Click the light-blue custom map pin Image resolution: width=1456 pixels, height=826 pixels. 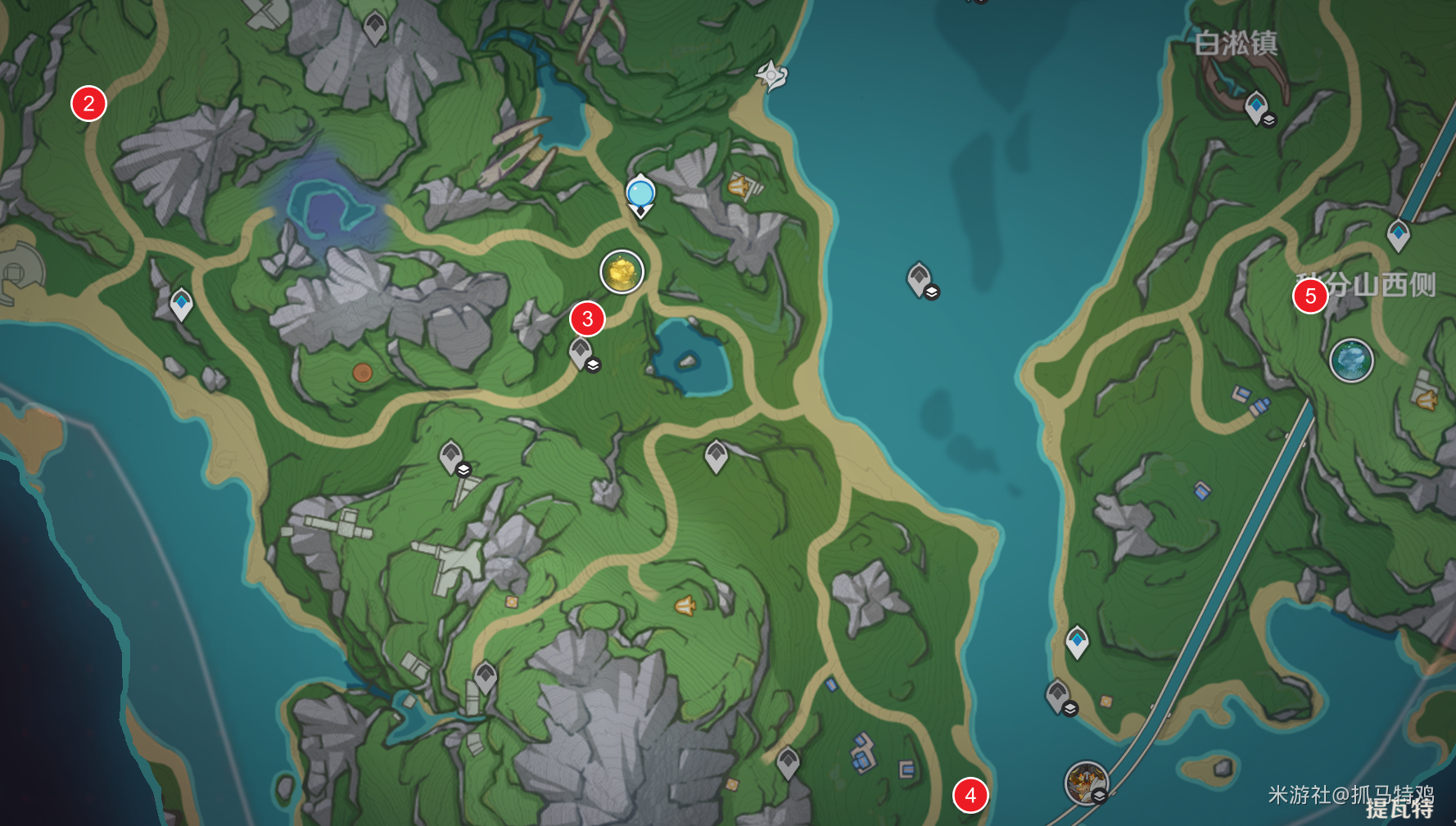[640, 195]
